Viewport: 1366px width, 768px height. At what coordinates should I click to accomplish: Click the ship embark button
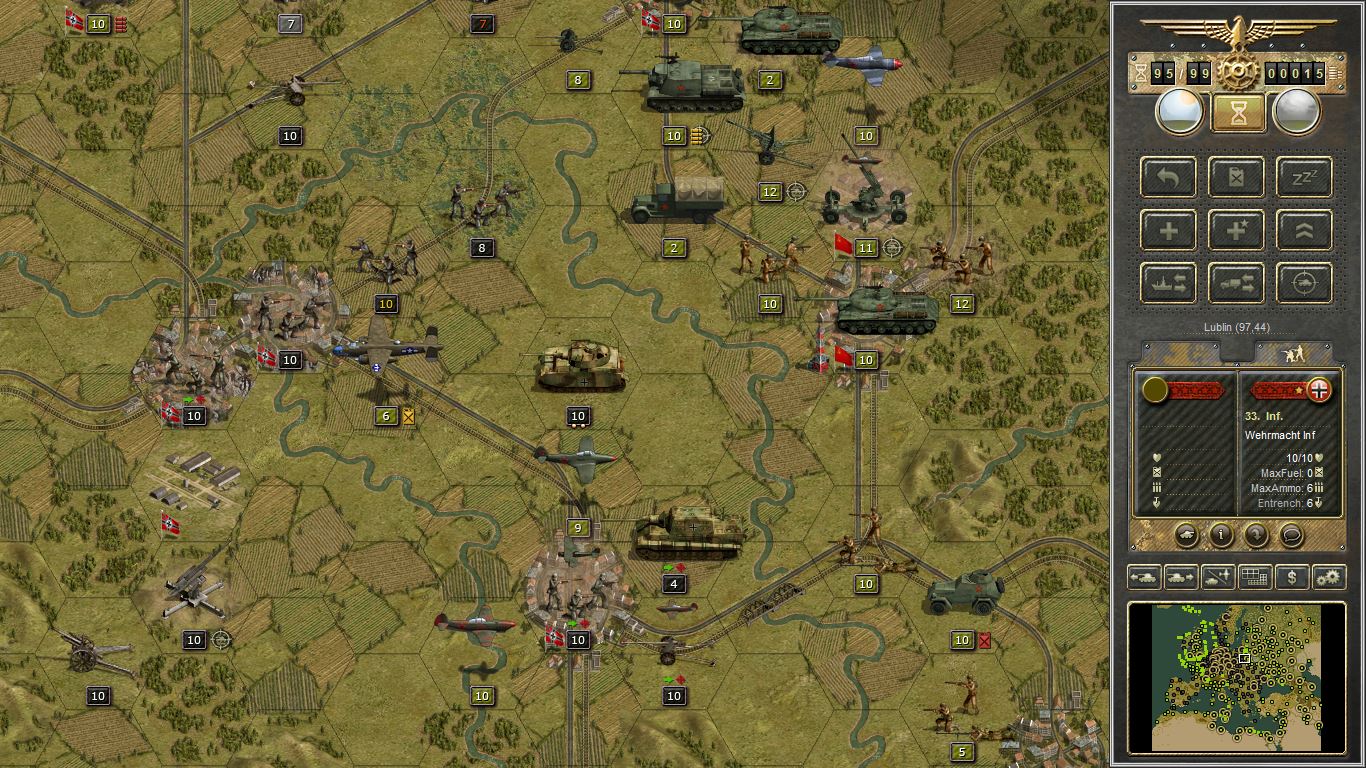pos(1168,283)
